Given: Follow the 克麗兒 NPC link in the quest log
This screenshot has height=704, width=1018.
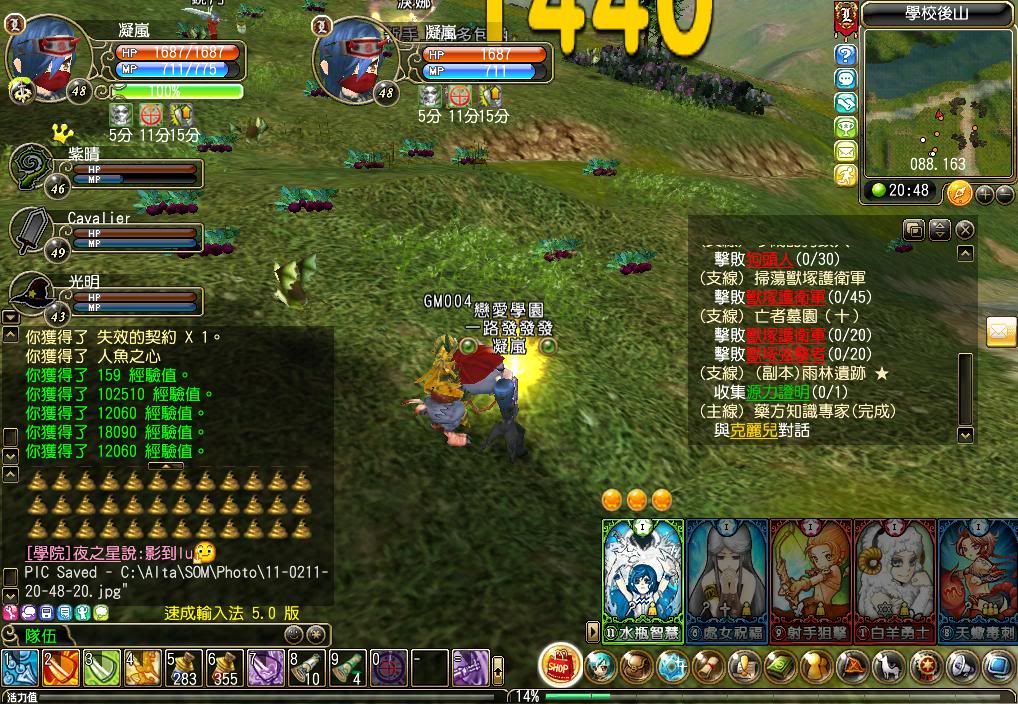Looking at the screenshot, I should pyautogui.click(x=752, y=430).
